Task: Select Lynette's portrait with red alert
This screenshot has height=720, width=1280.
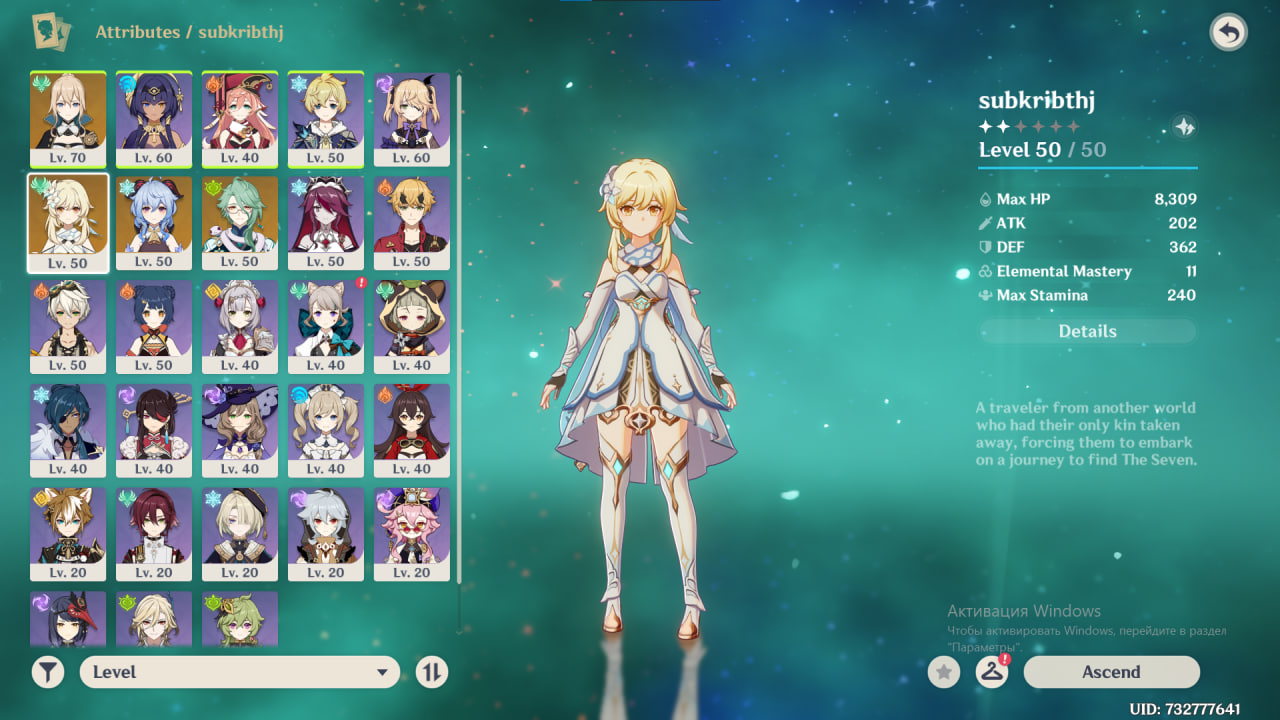Action: tap(326, 326)
